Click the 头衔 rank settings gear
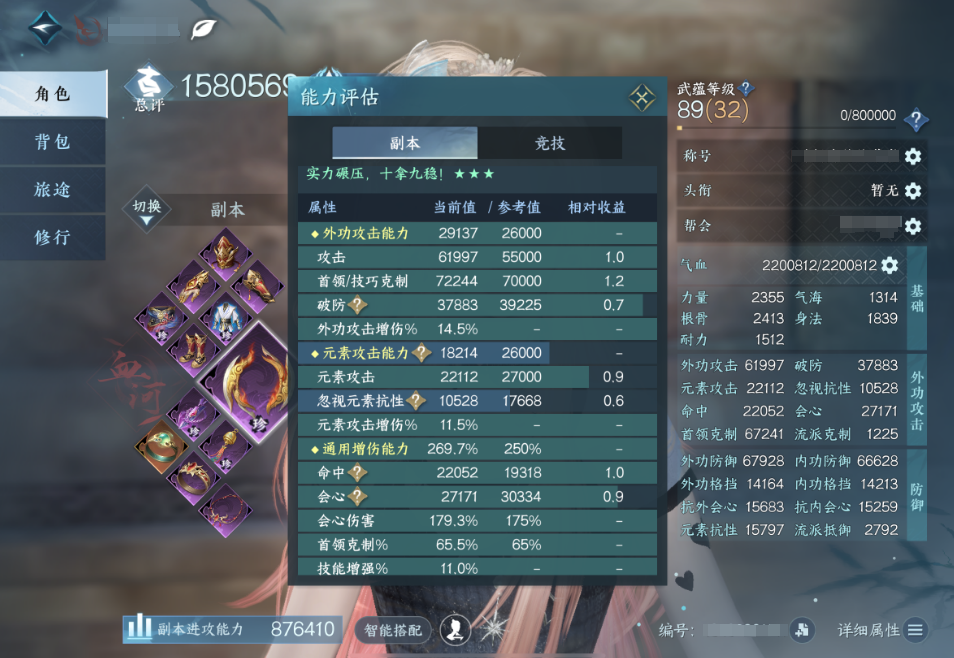Screen dimensions: 954x658 point(912,191)
